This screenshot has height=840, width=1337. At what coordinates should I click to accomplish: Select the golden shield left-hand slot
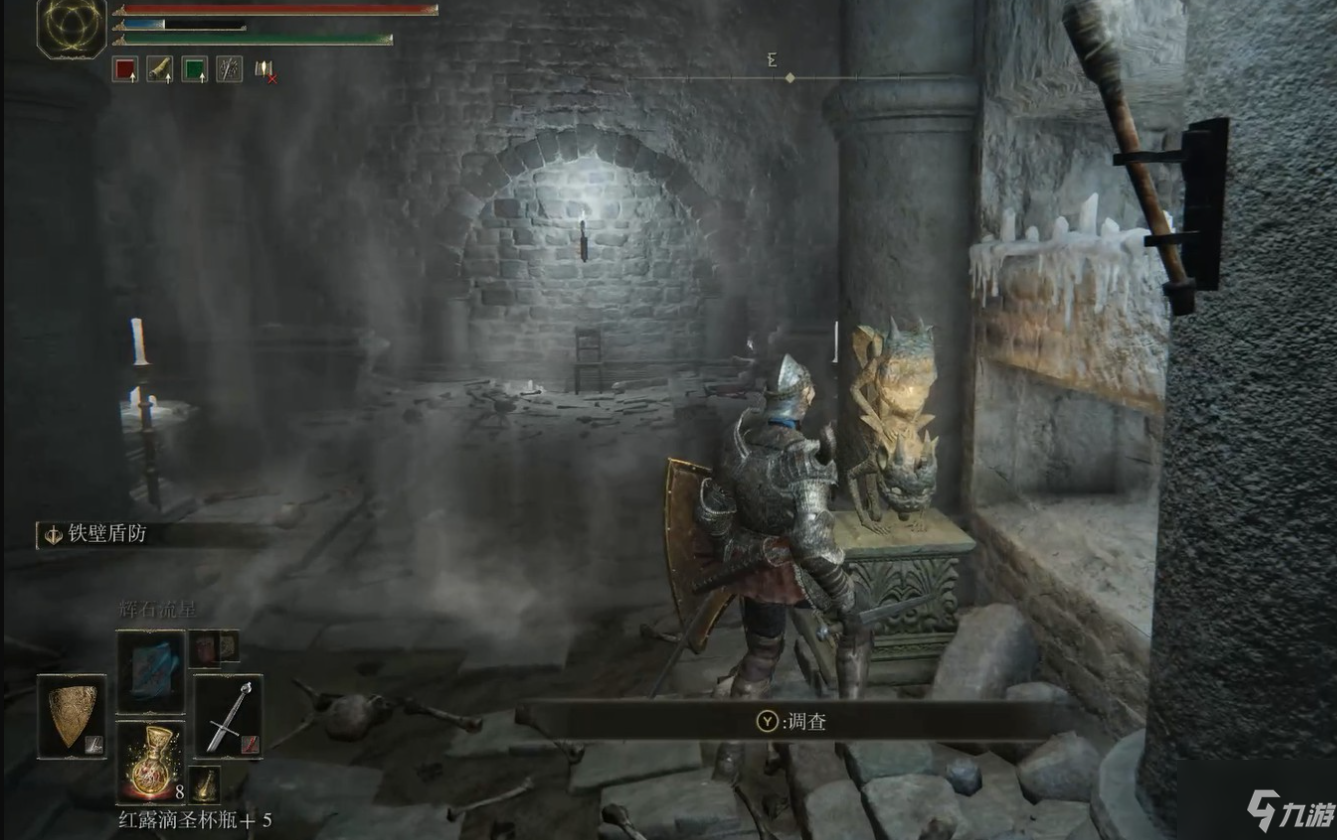(72, 716)
